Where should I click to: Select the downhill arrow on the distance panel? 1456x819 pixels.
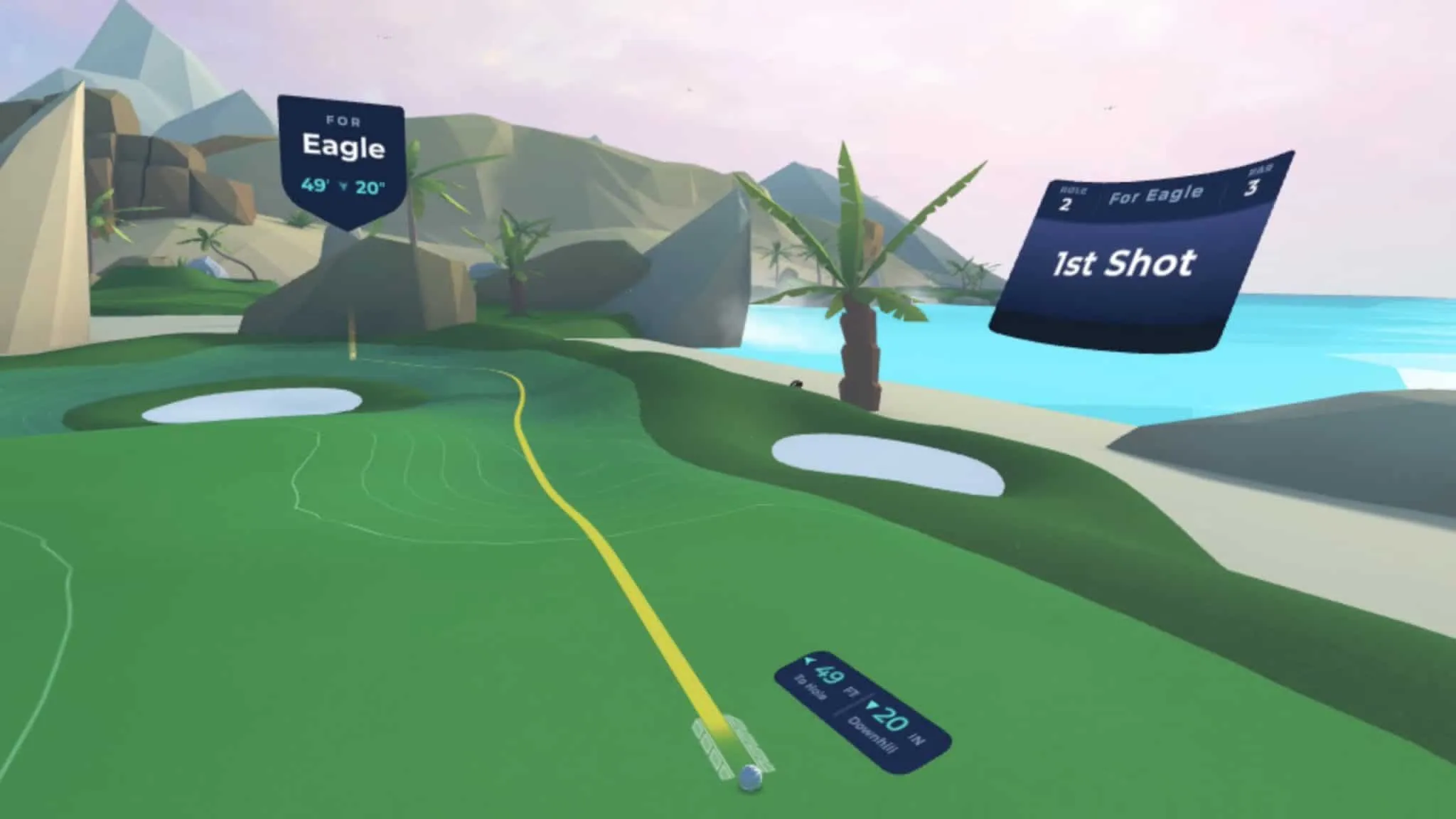click(873, 705)
